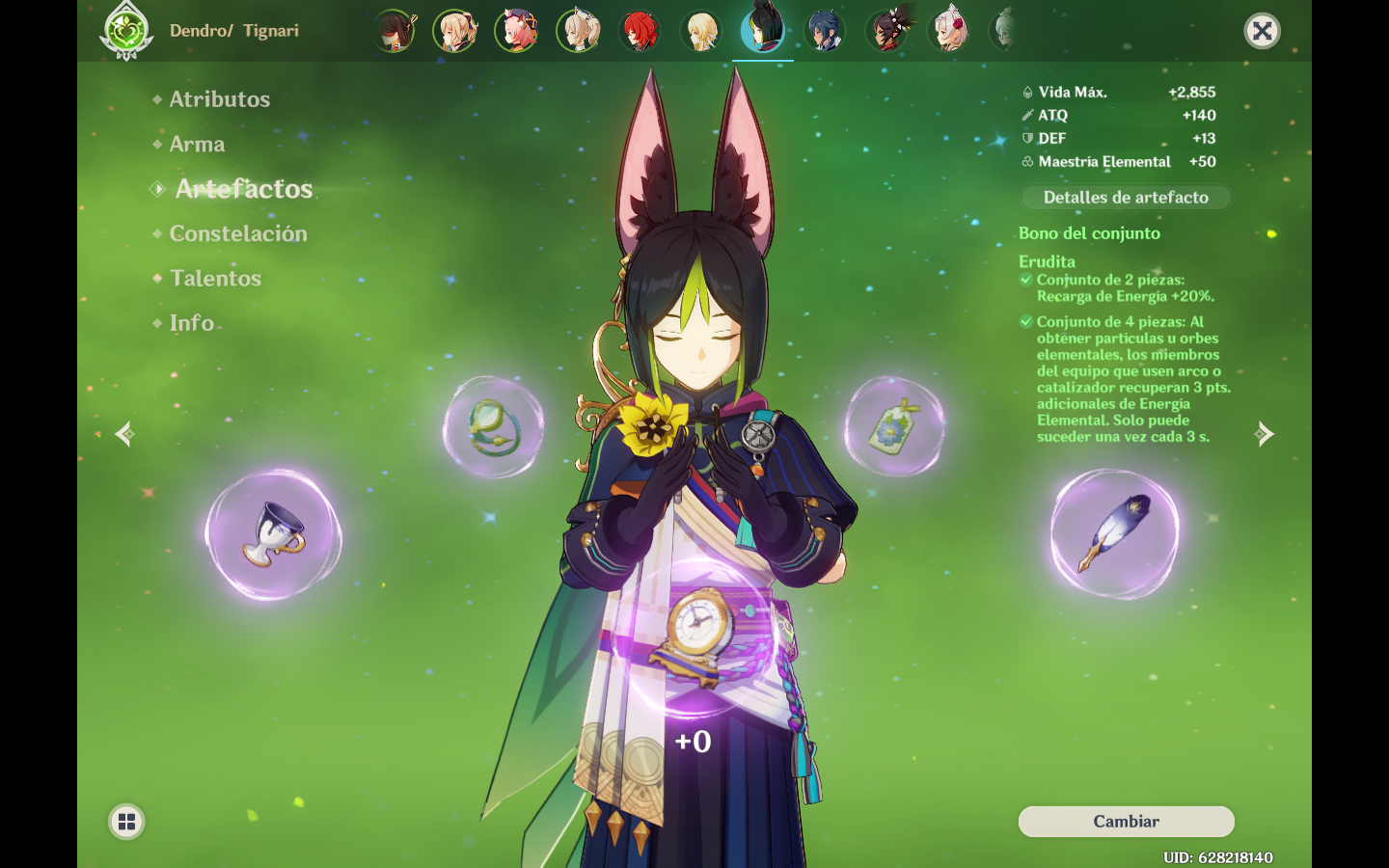Go to the Arma menu entry
Viewport: 1389px width, 868px height.
pos(197,145)
